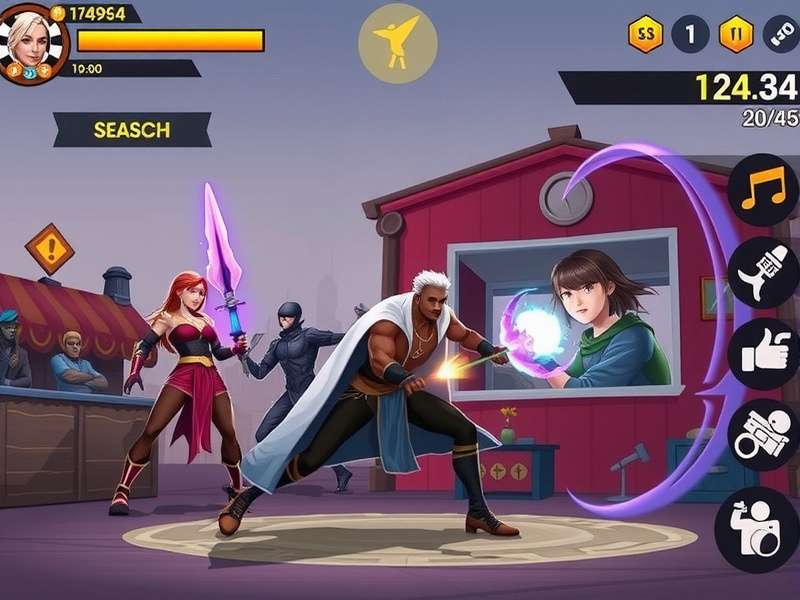Screen dimensions: 800x600
Task: Open the microphone voice button
Action: coord(762,272)
